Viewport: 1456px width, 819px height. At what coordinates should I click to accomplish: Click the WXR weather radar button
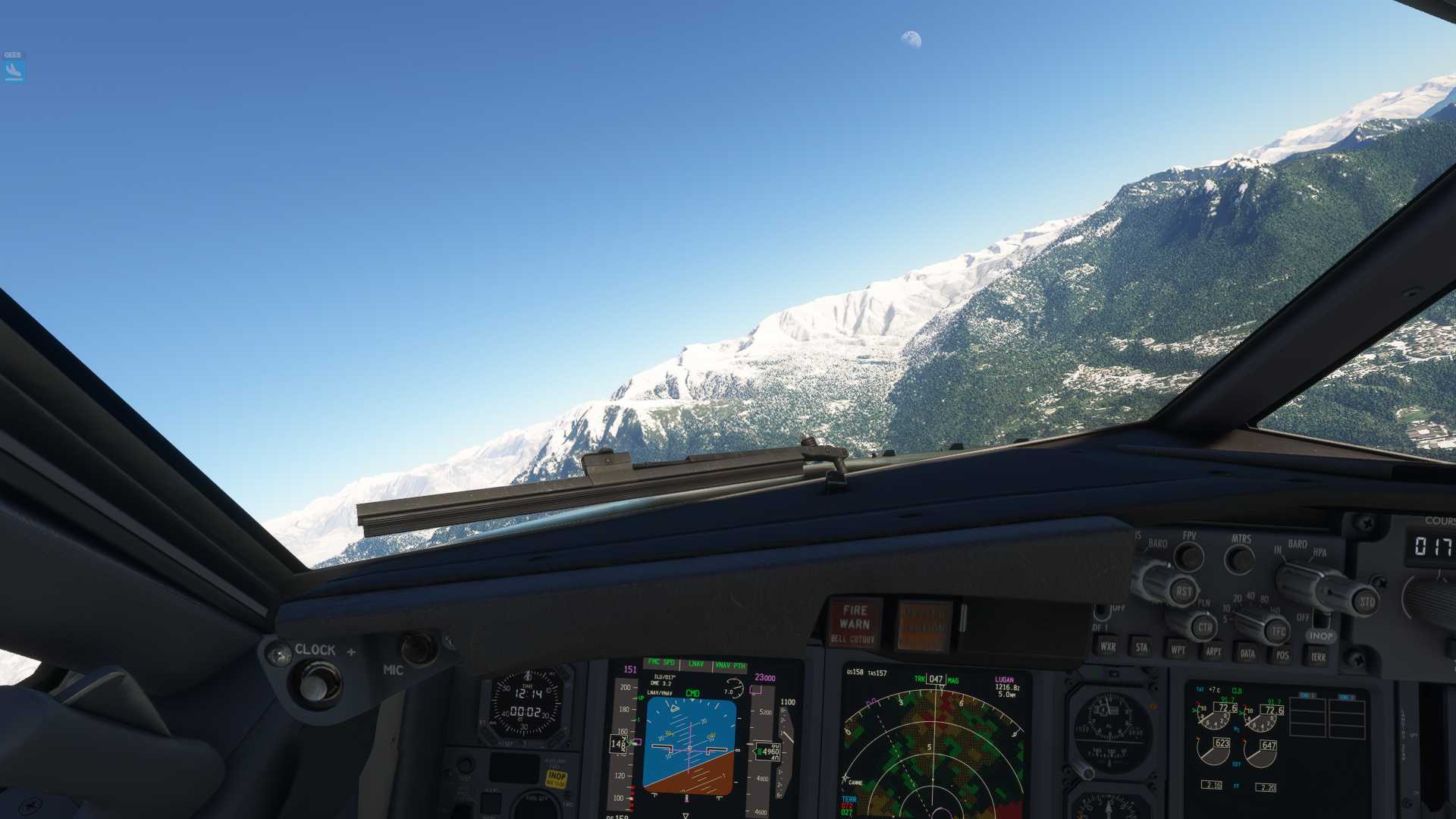(1109, 646)
